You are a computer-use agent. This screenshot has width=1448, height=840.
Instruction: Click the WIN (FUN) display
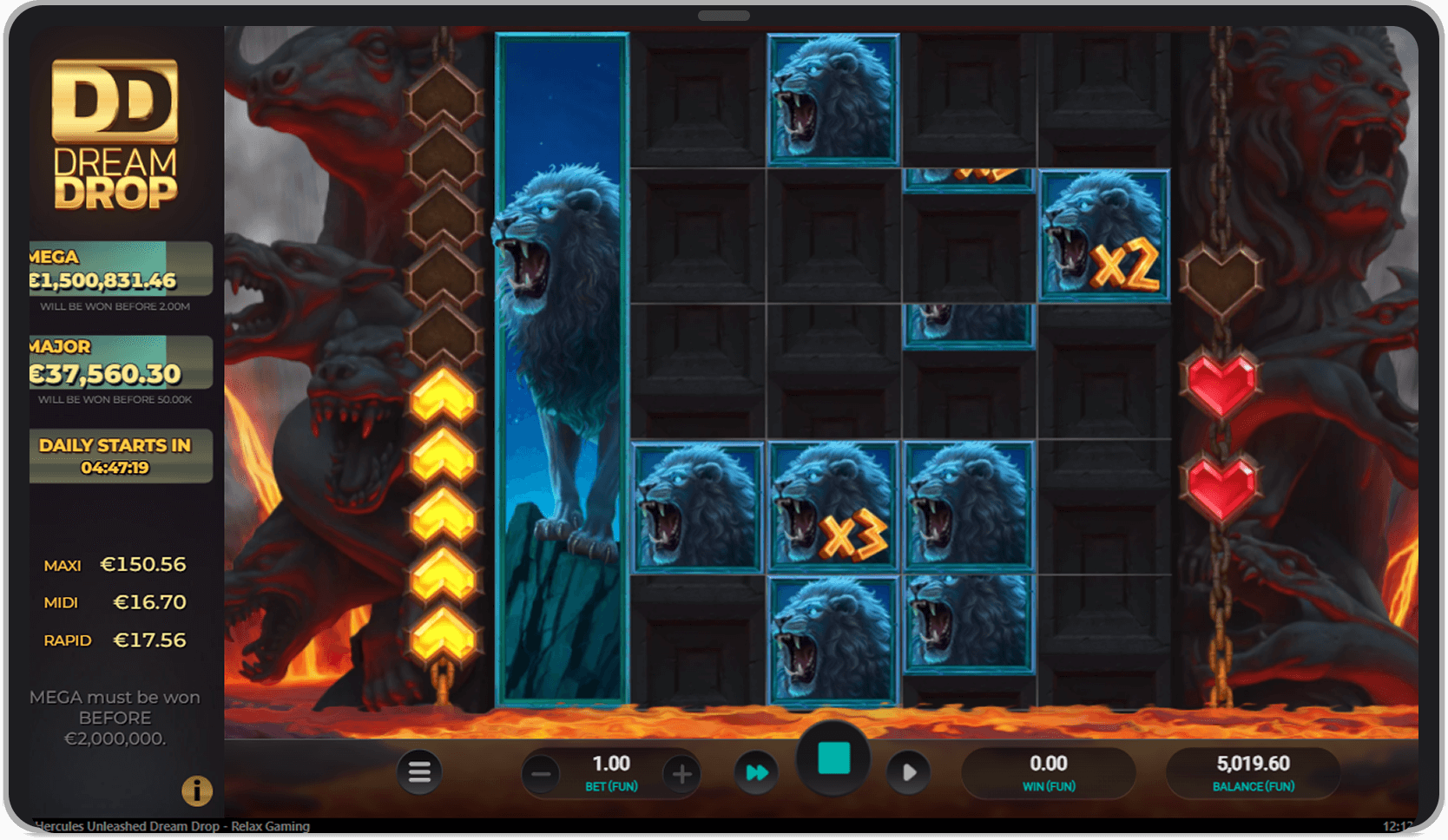[x=1049, y=771]
